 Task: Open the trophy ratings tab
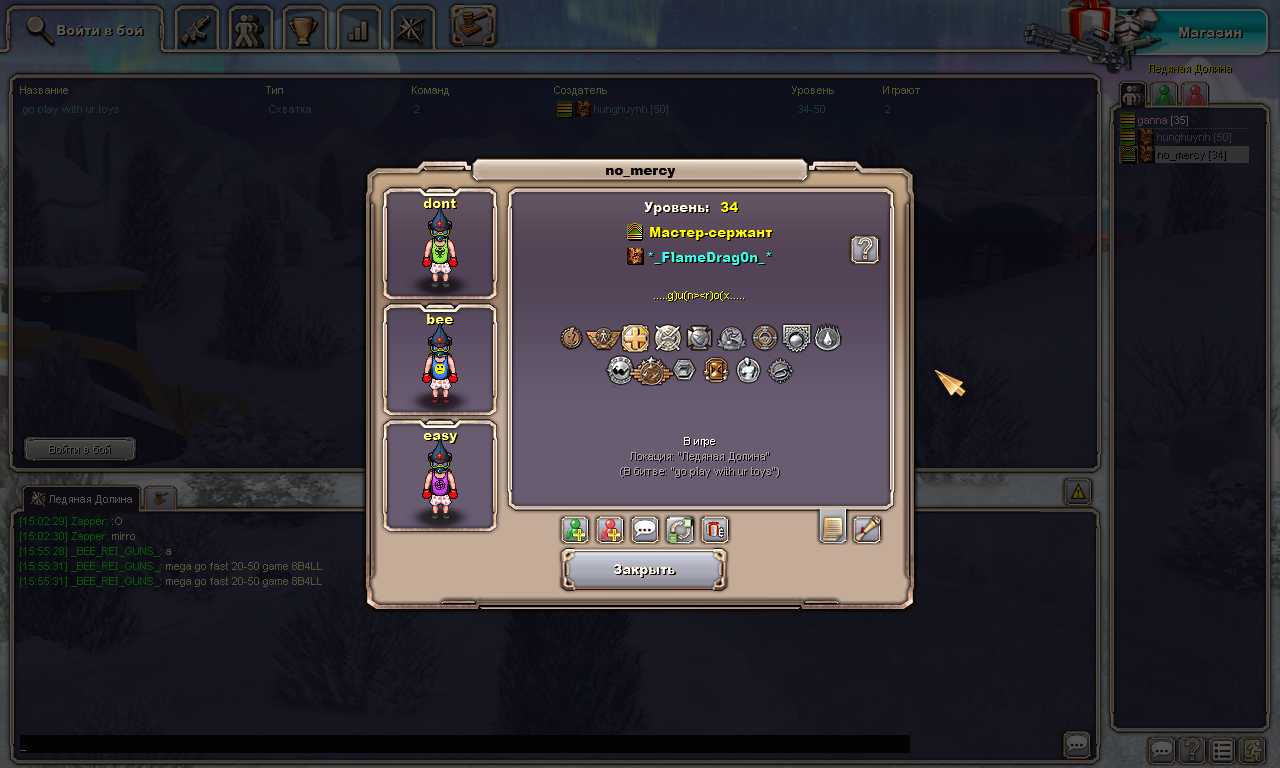pyautogui.click(x=303, y=29)
